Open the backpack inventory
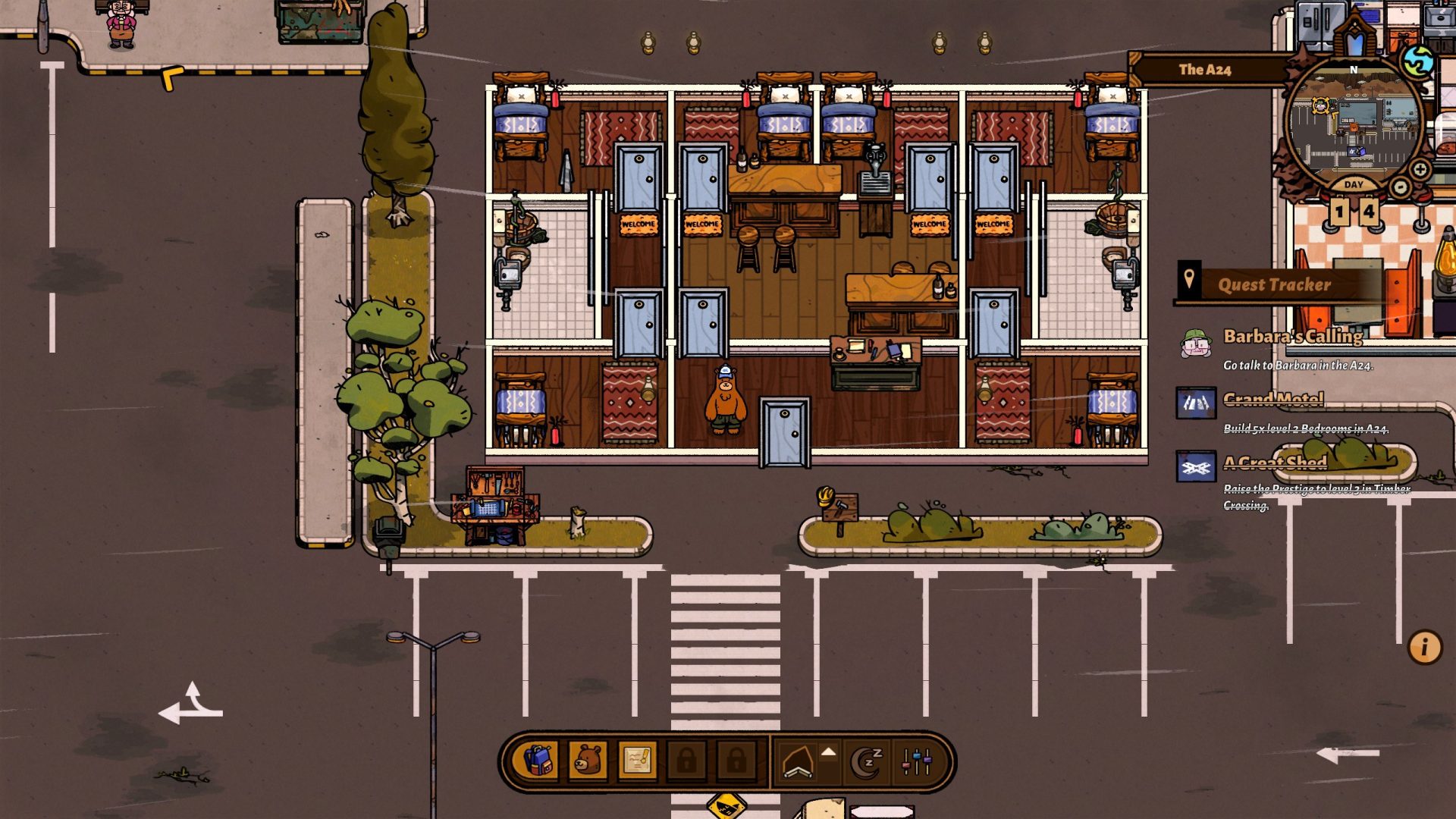 (538, 761)
